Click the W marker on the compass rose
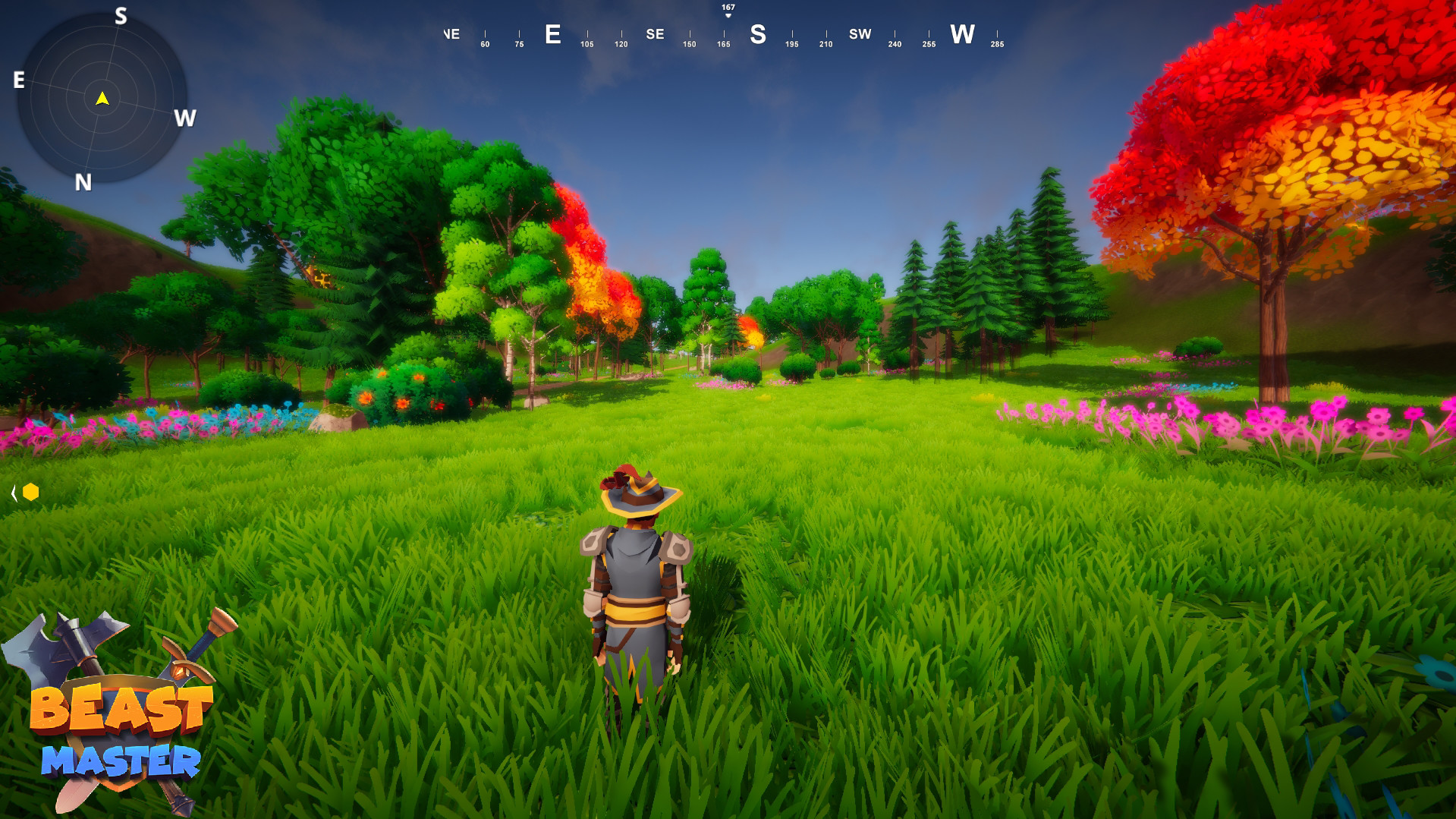1456x819 pixels. pyautogui.click(x=184, y=118)
